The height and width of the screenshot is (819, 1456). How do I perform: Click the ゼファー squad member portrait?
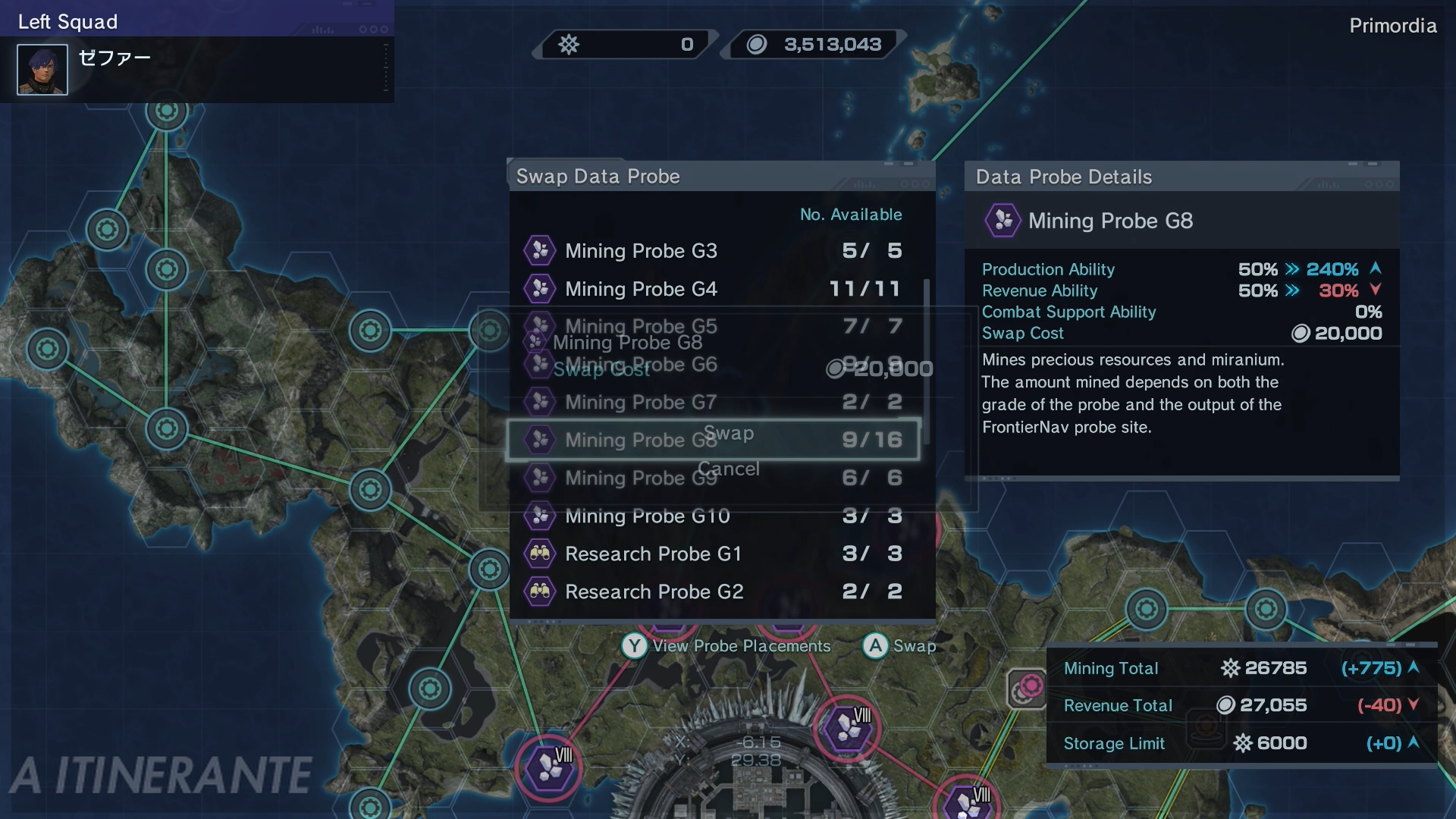pos(42,70)
